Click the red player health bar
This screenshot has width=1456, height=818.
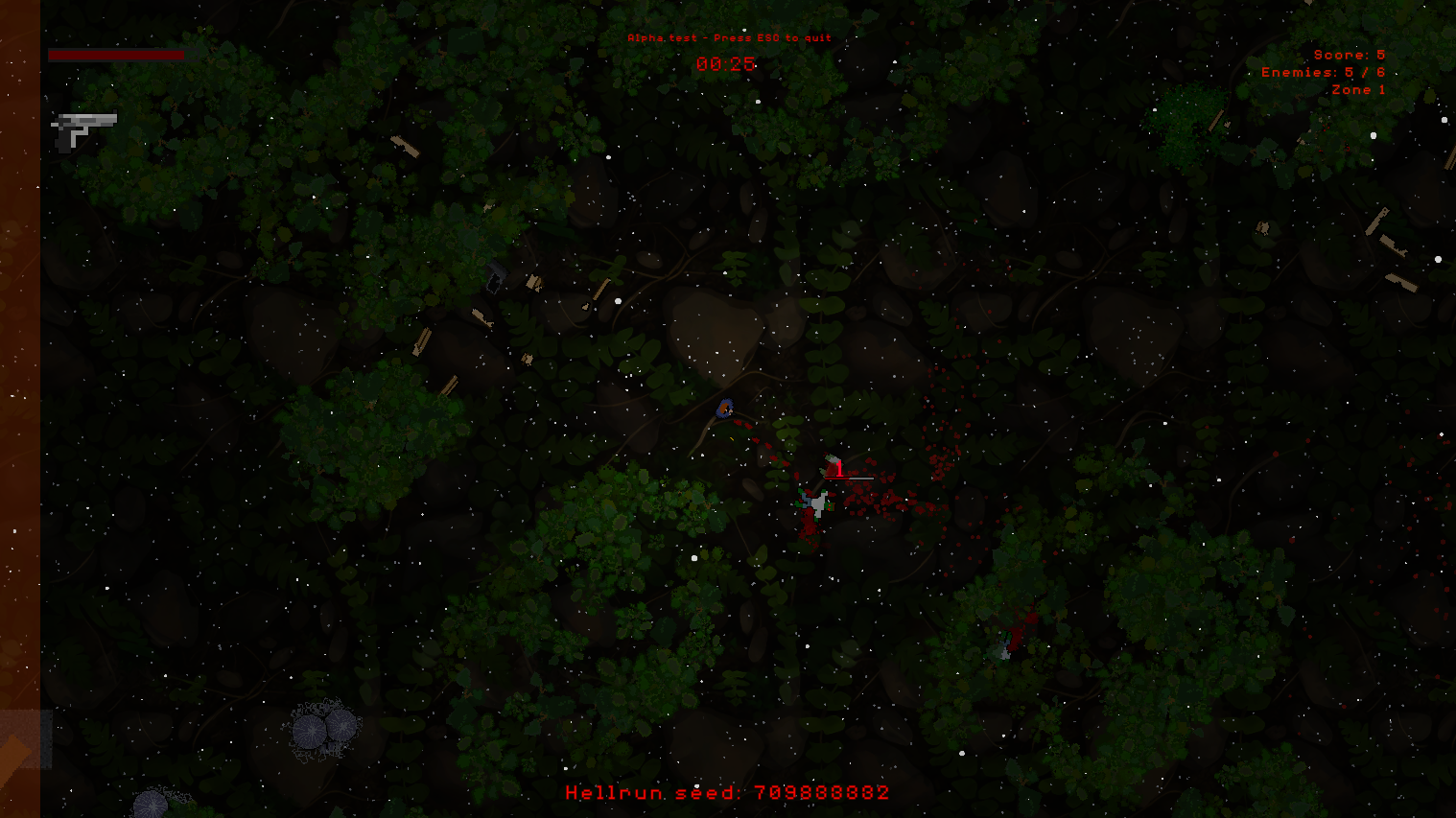tap(115, 55)
